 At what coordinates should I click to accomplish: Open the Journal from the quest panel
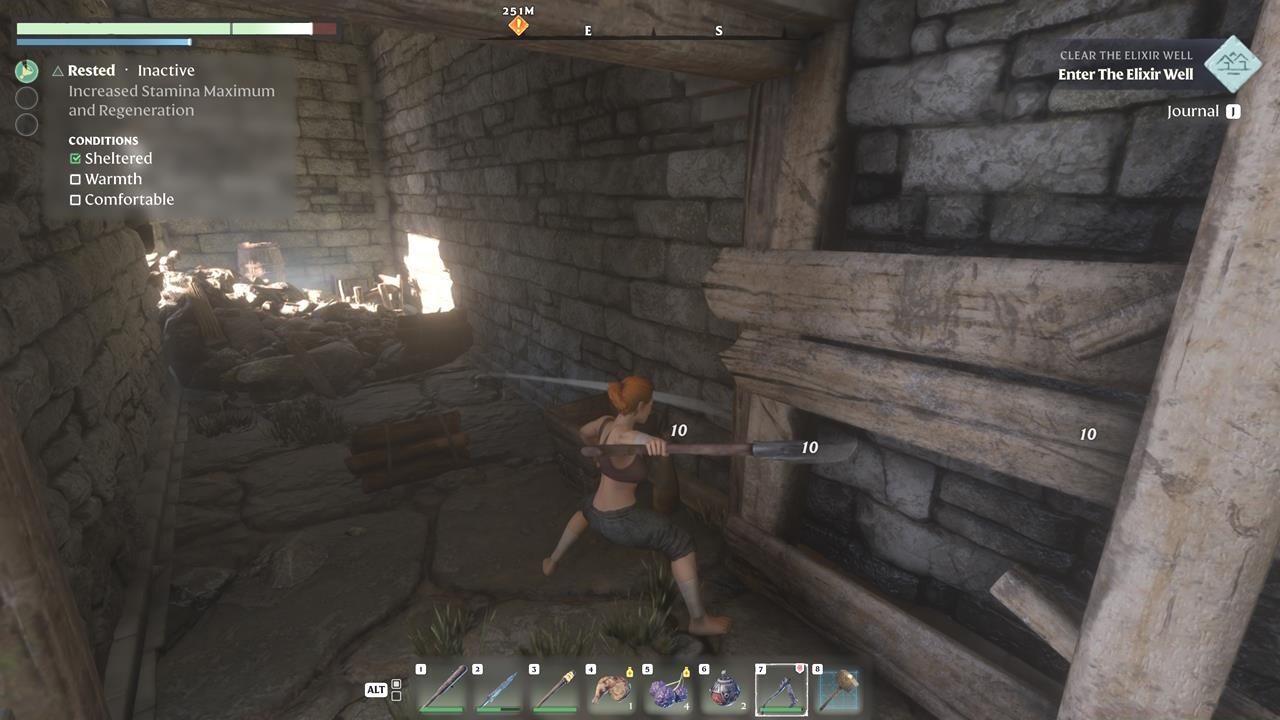point(1200,111)
